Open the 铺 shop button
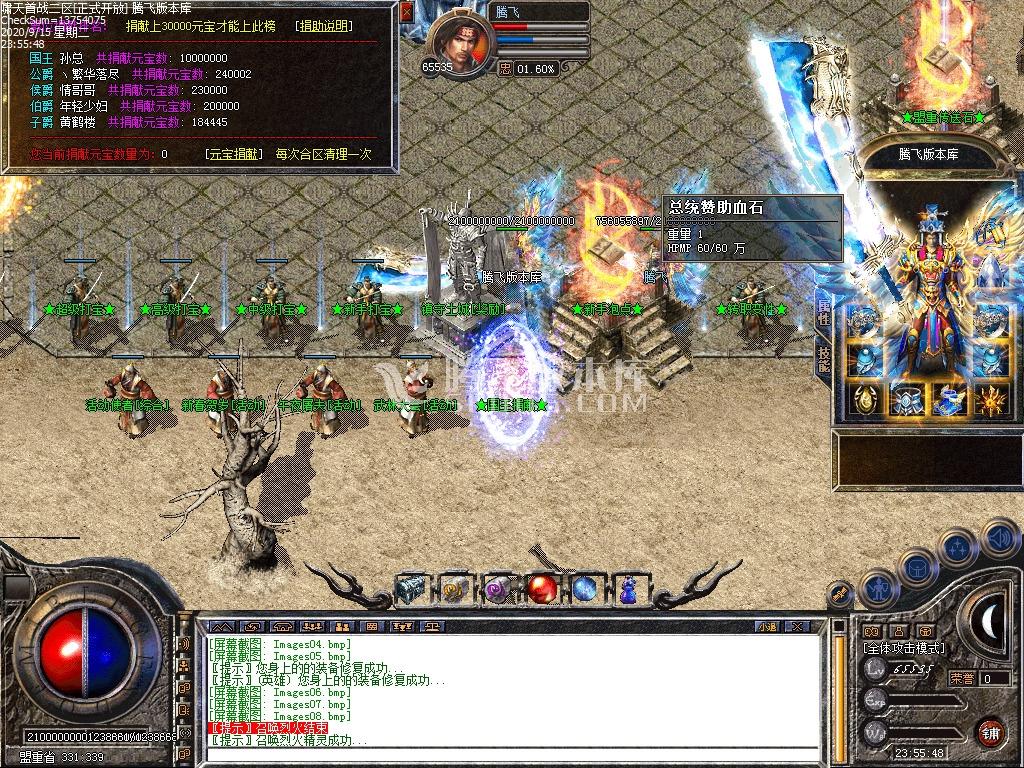The height and width of the screenshot is (768, 1024). pyautogui.click(x=990, y=732)
